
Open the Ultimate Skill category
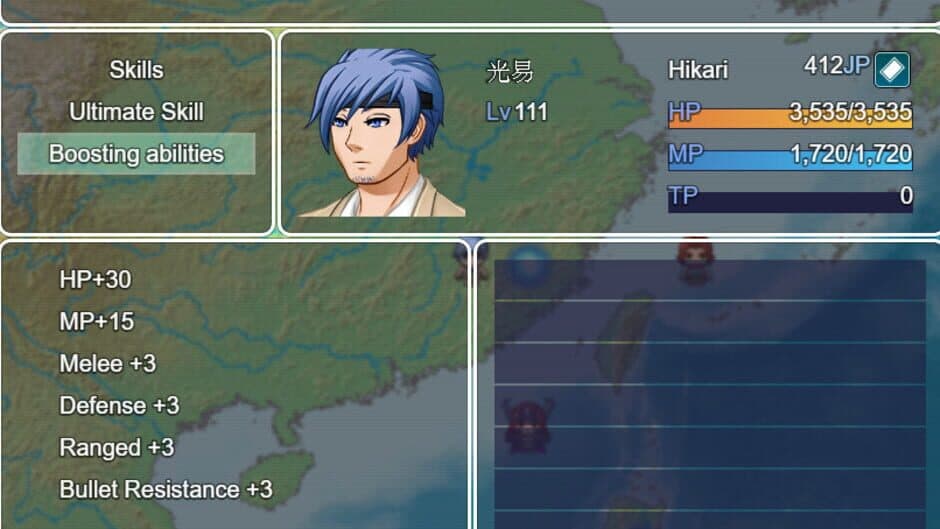(x=136, y=112)
